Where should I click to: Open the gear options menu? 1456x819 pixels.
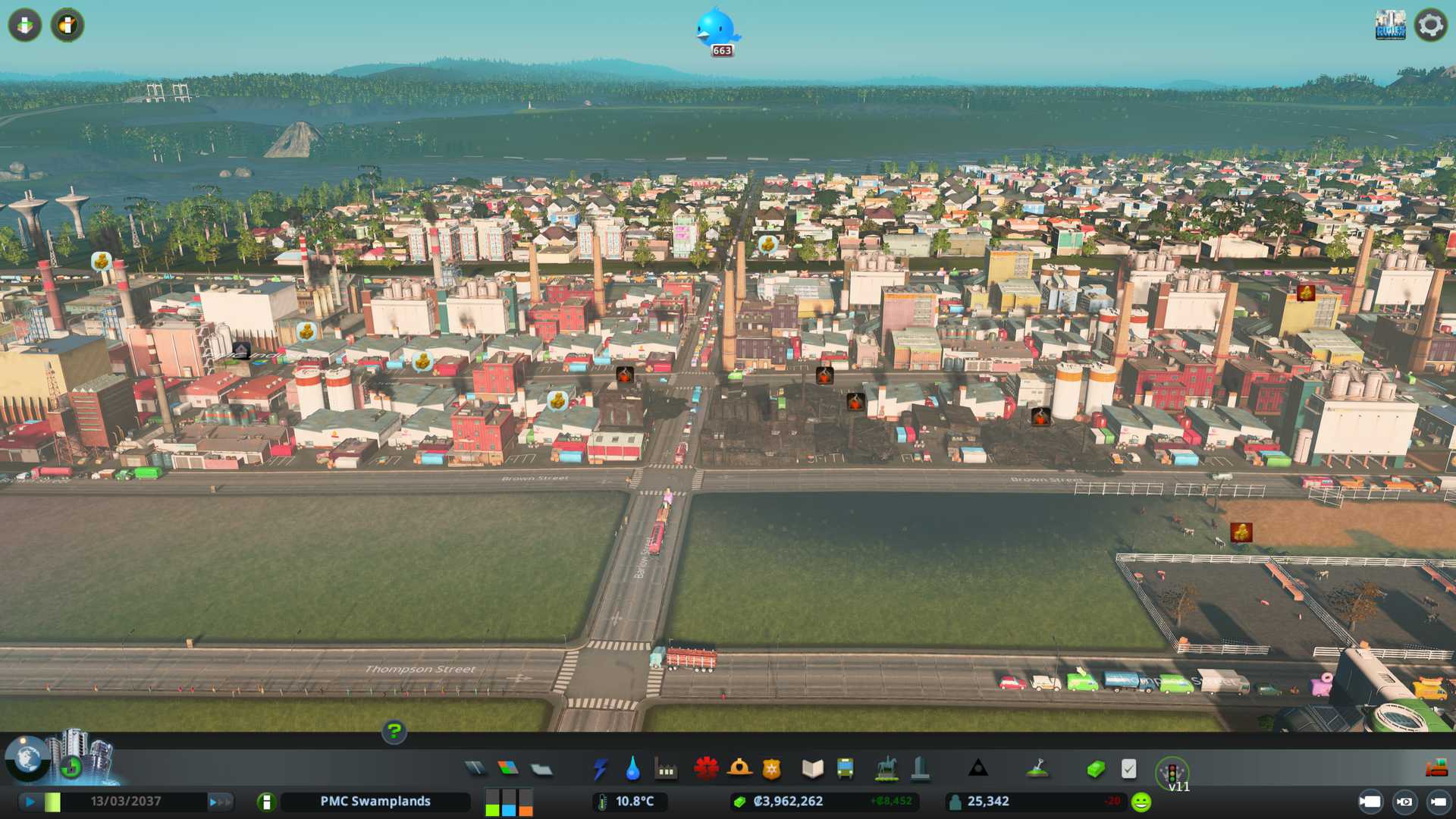pos(1430,25)
